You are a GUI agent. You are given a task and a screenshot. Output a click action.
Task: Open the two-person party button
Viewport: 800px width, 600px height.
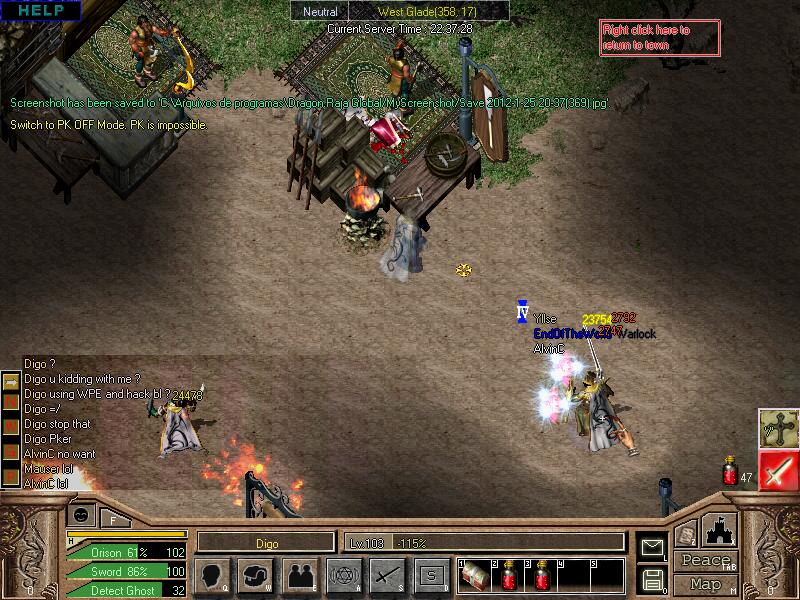299,576
